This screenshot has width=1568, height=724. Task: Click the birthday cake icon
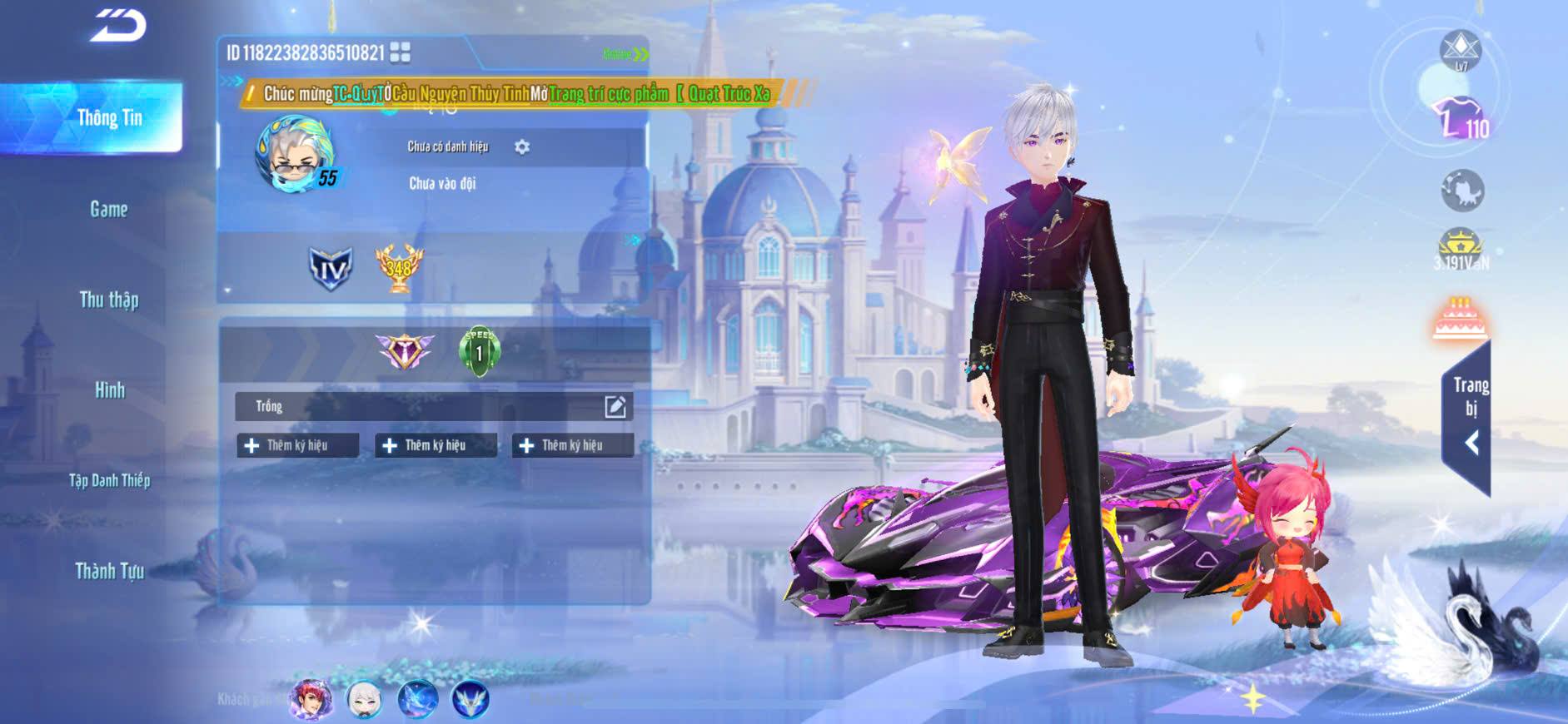[1460, 320]
